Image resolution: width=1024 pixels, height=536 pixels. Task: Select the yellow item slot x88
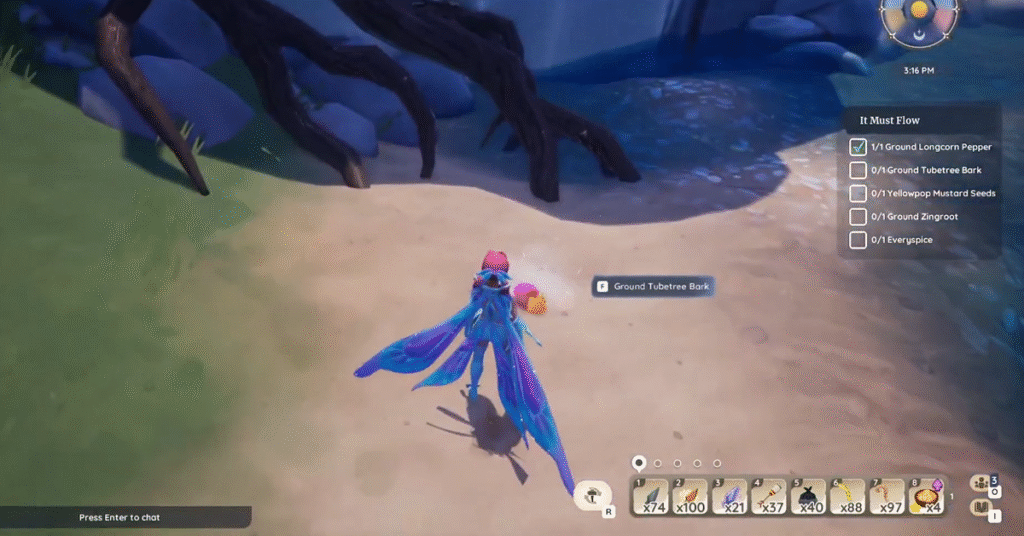848,497
